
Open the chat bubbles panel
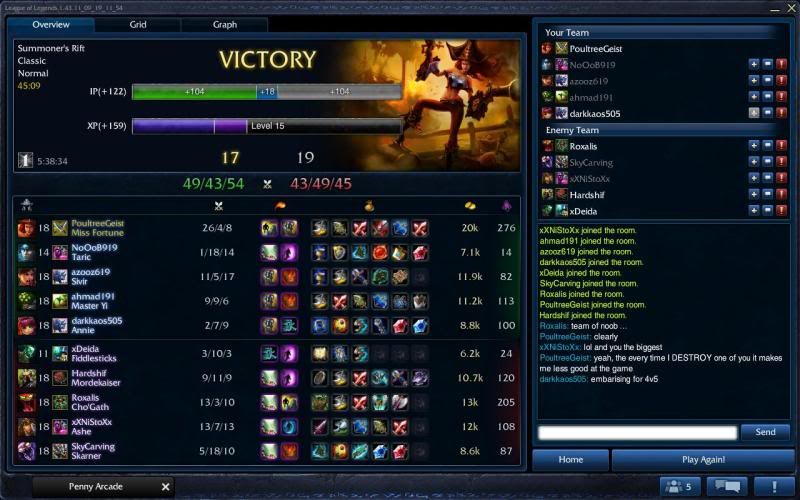click(726, 487)
